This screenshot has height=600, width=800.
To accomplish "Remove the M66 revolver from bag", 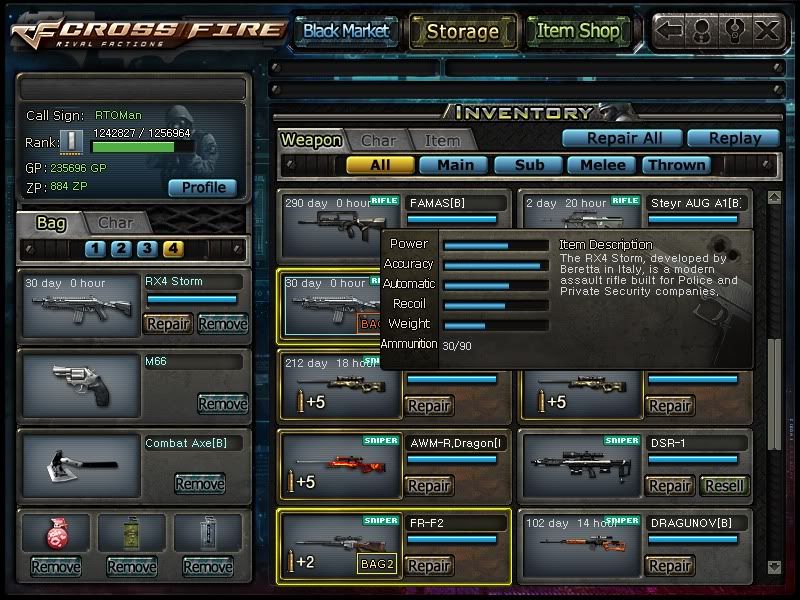I will [x=222, y=404].
